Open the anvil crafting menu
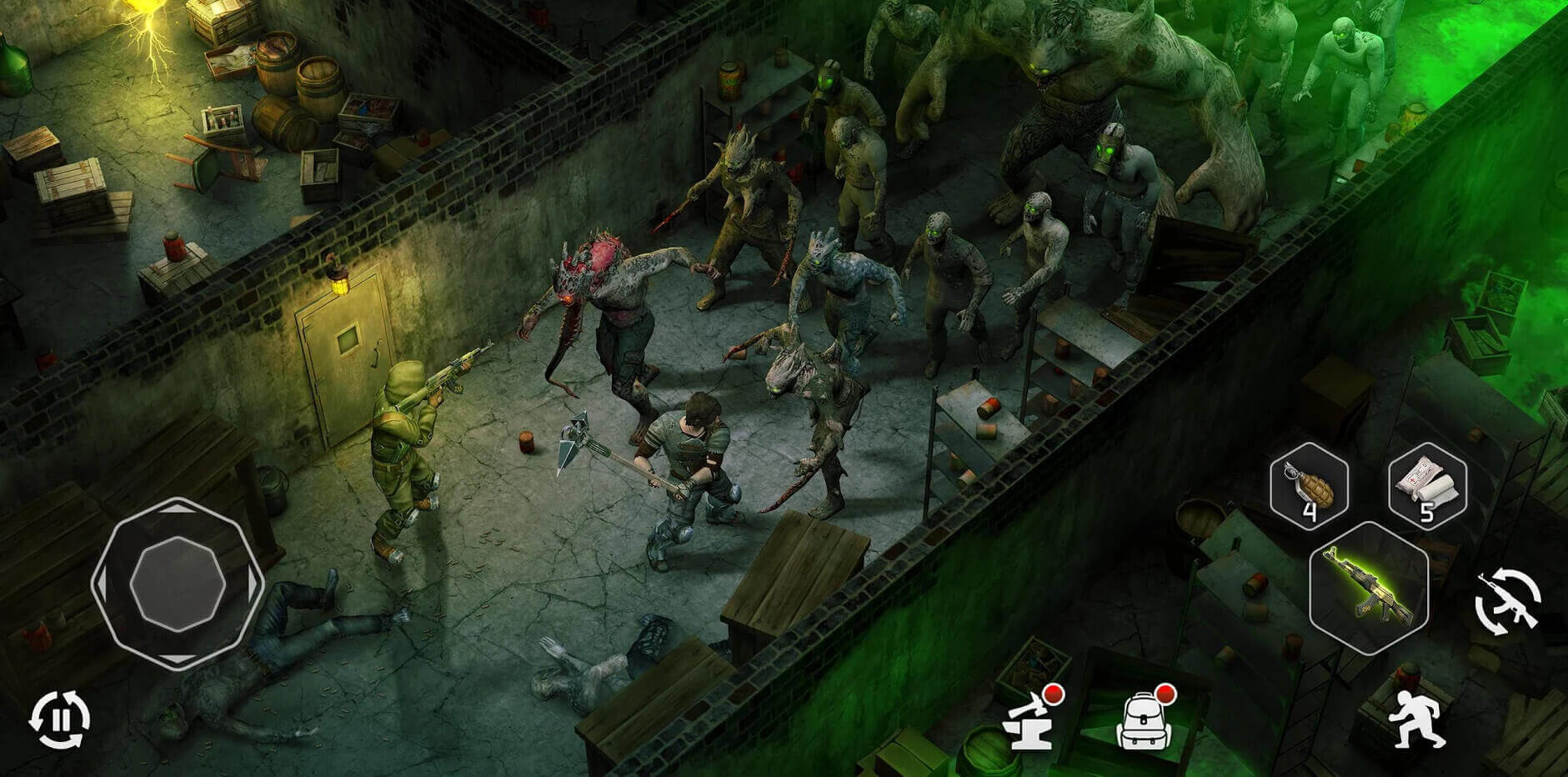 [1032, 720]
